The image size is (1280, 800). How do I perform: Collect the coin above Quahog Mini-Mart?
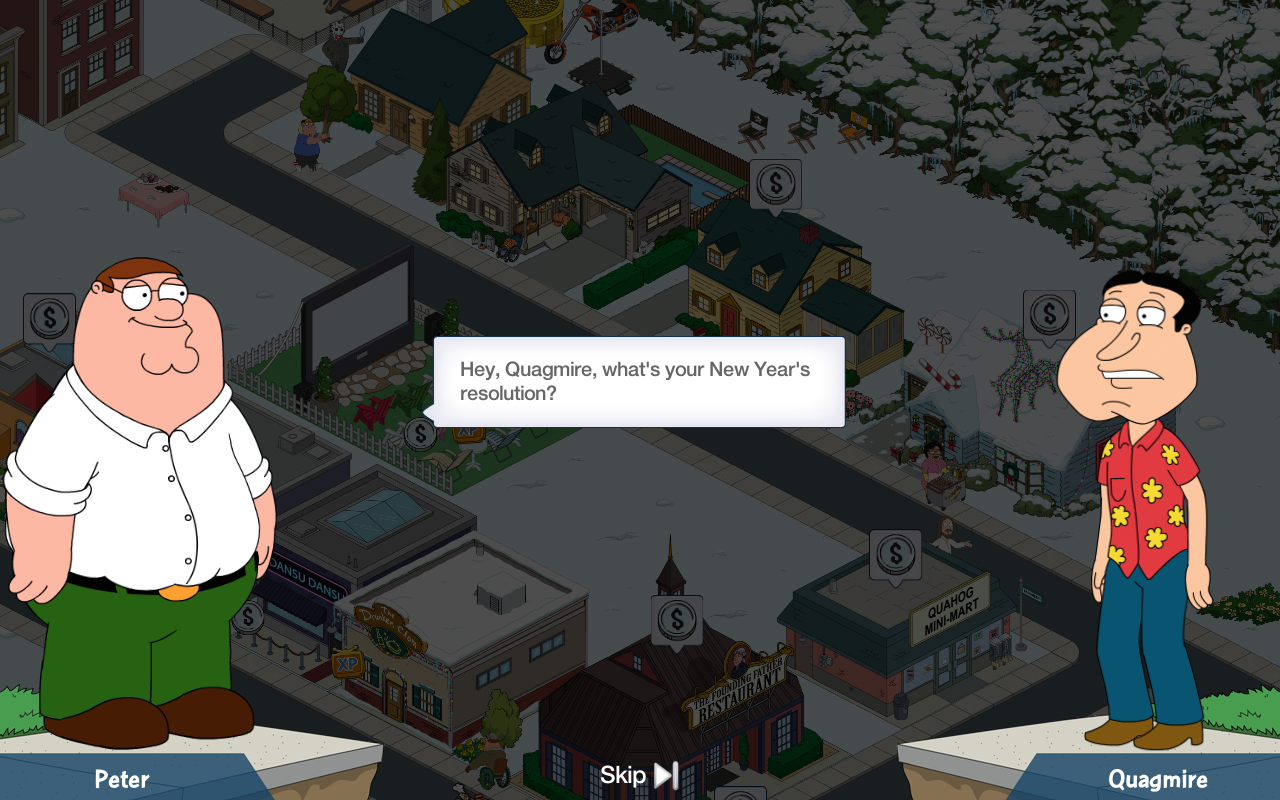click(895, 554)
